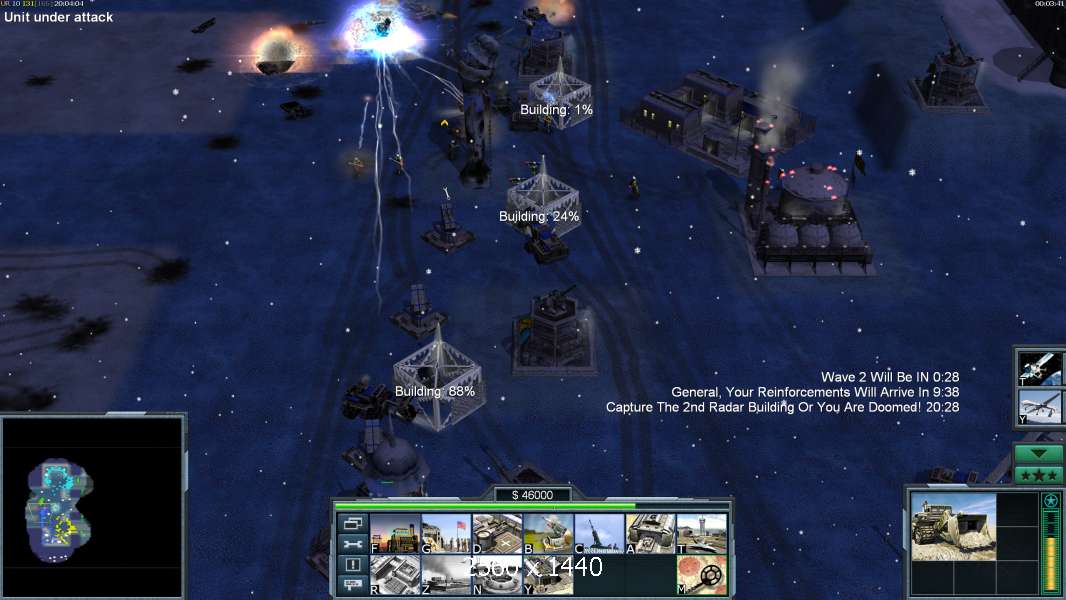Click the exclamation mark alert button
Image resolution: width=1066 pixels, height=600 pixels.
[351, 565]
